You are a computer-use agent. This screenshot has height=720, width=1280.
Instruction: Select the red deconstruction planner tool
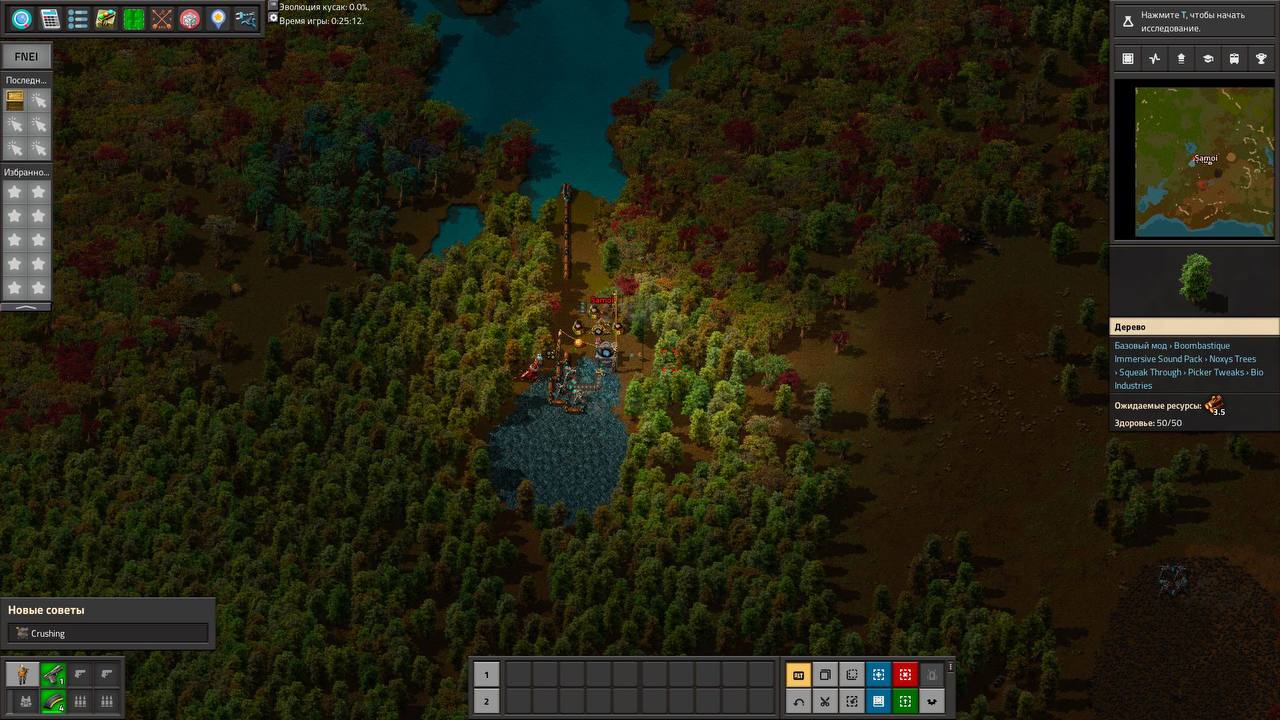tap(905, 675)
